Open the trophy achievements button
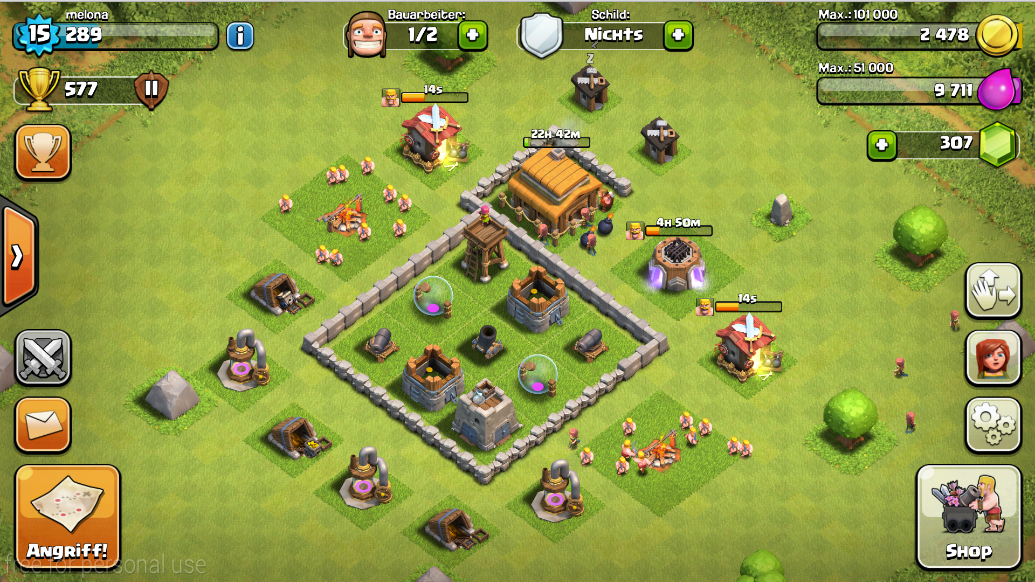Viewport: 1035px width, 582px height. tap(43, 152)
